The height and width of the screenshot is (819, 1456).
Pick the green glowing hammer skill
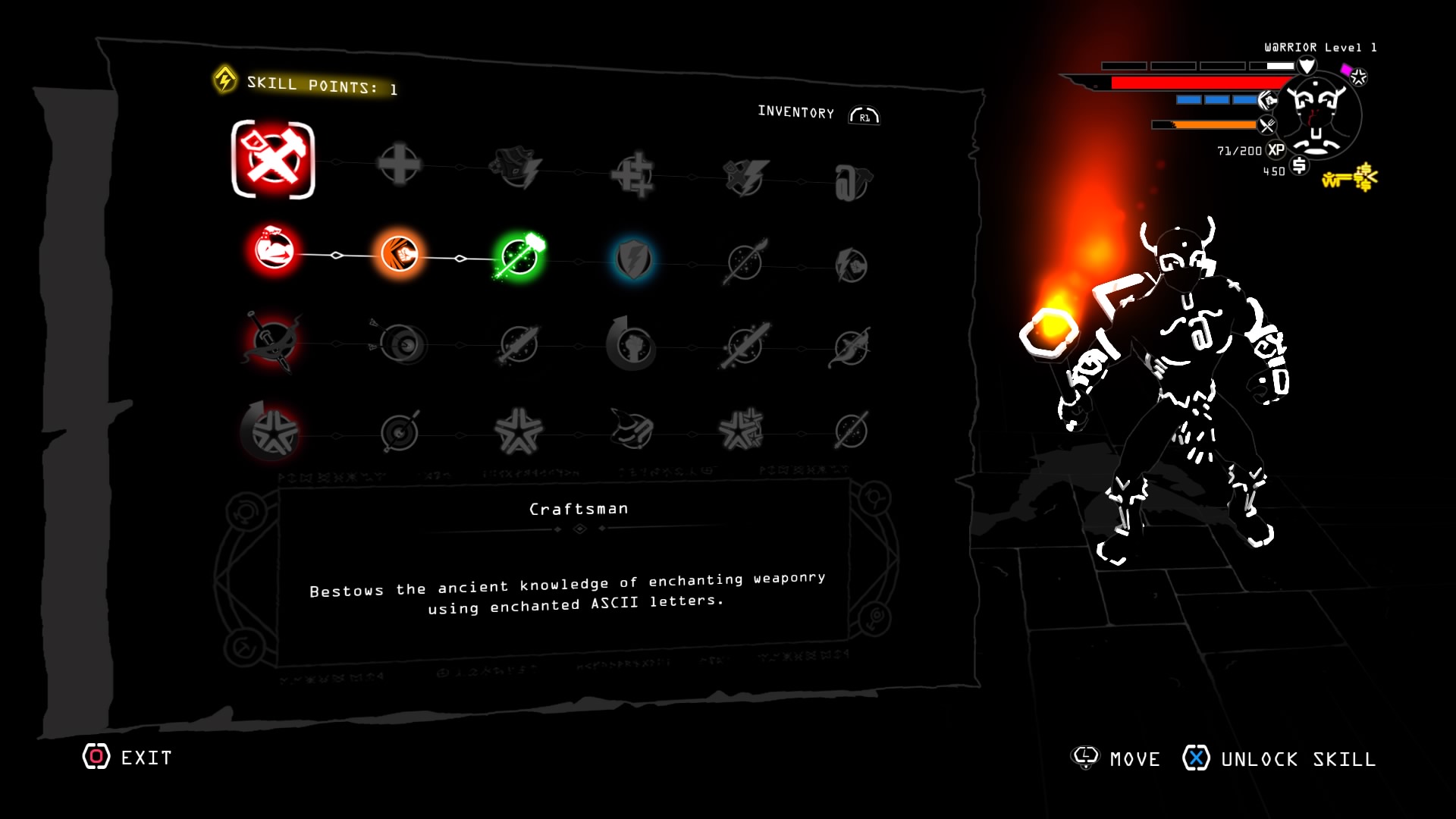pos(520,257)
